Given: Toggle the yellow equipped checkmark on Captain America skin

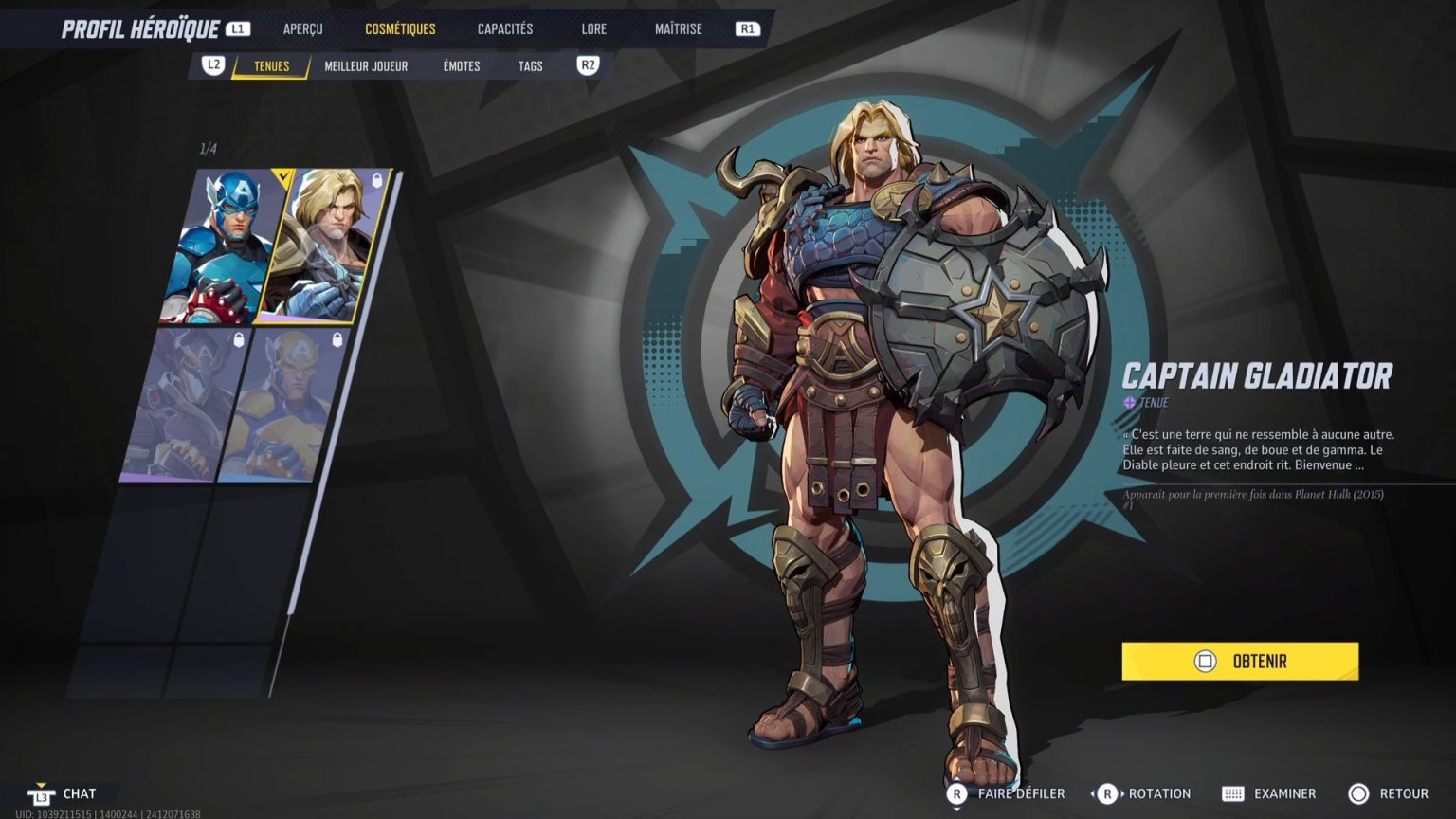Looking at the screenshot, I should click(282, 176).
